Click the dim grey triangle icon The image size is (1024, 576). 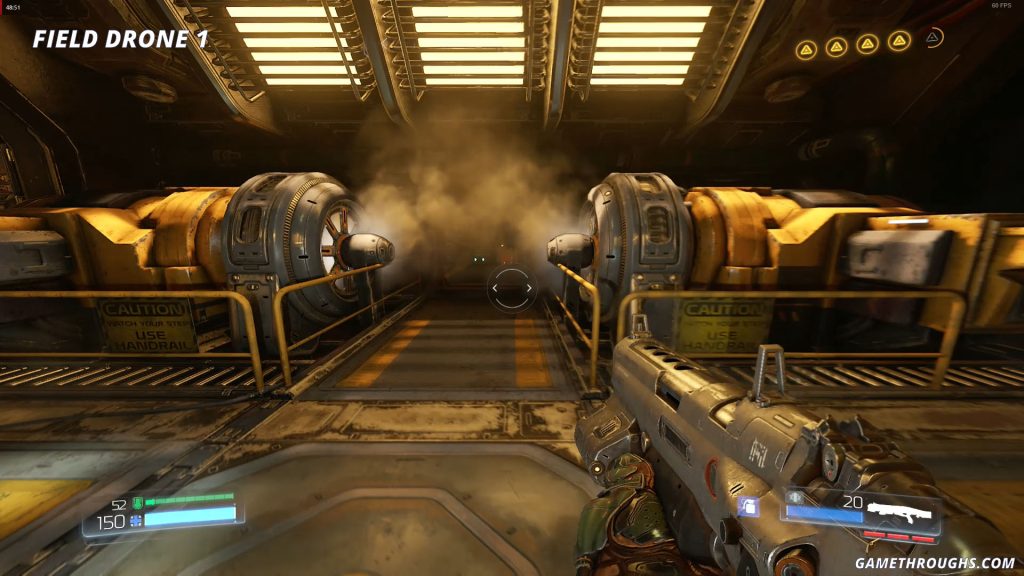click(x=933, y=38)
